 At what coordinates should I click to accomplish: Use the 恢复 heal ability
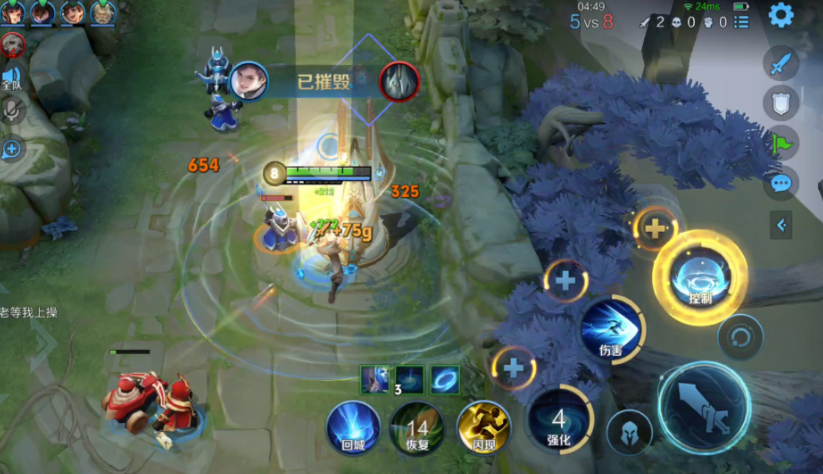417,427
